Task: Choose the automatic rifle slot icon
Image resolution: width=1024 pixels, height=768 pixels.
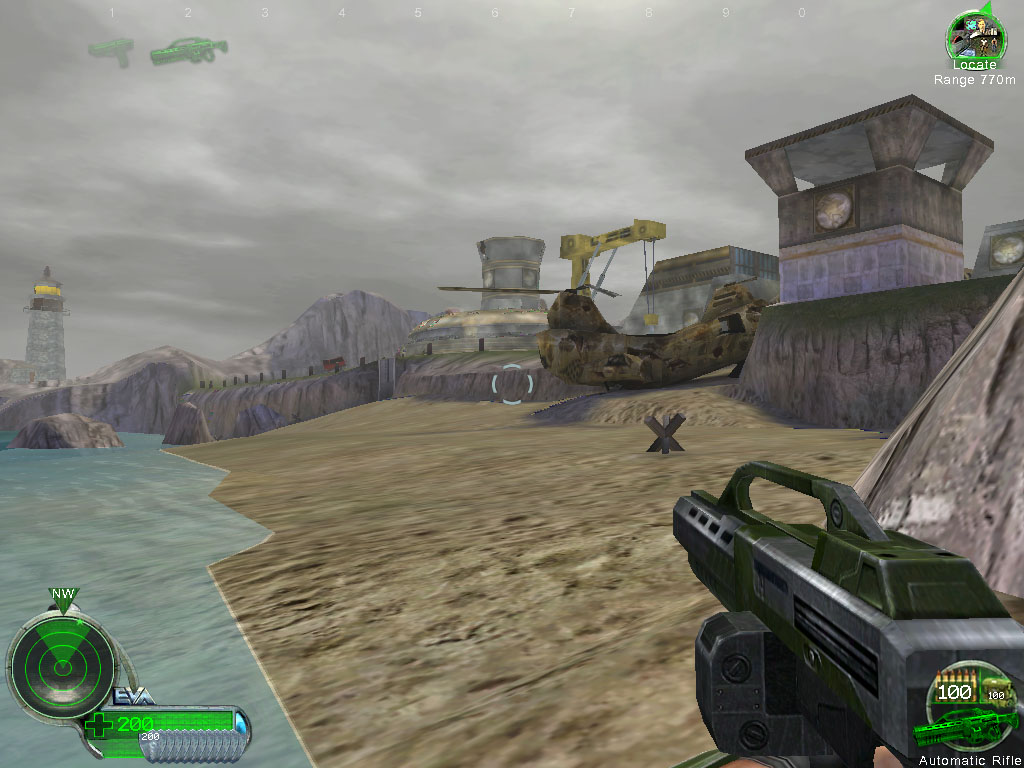Action: [x=188, y=49]
